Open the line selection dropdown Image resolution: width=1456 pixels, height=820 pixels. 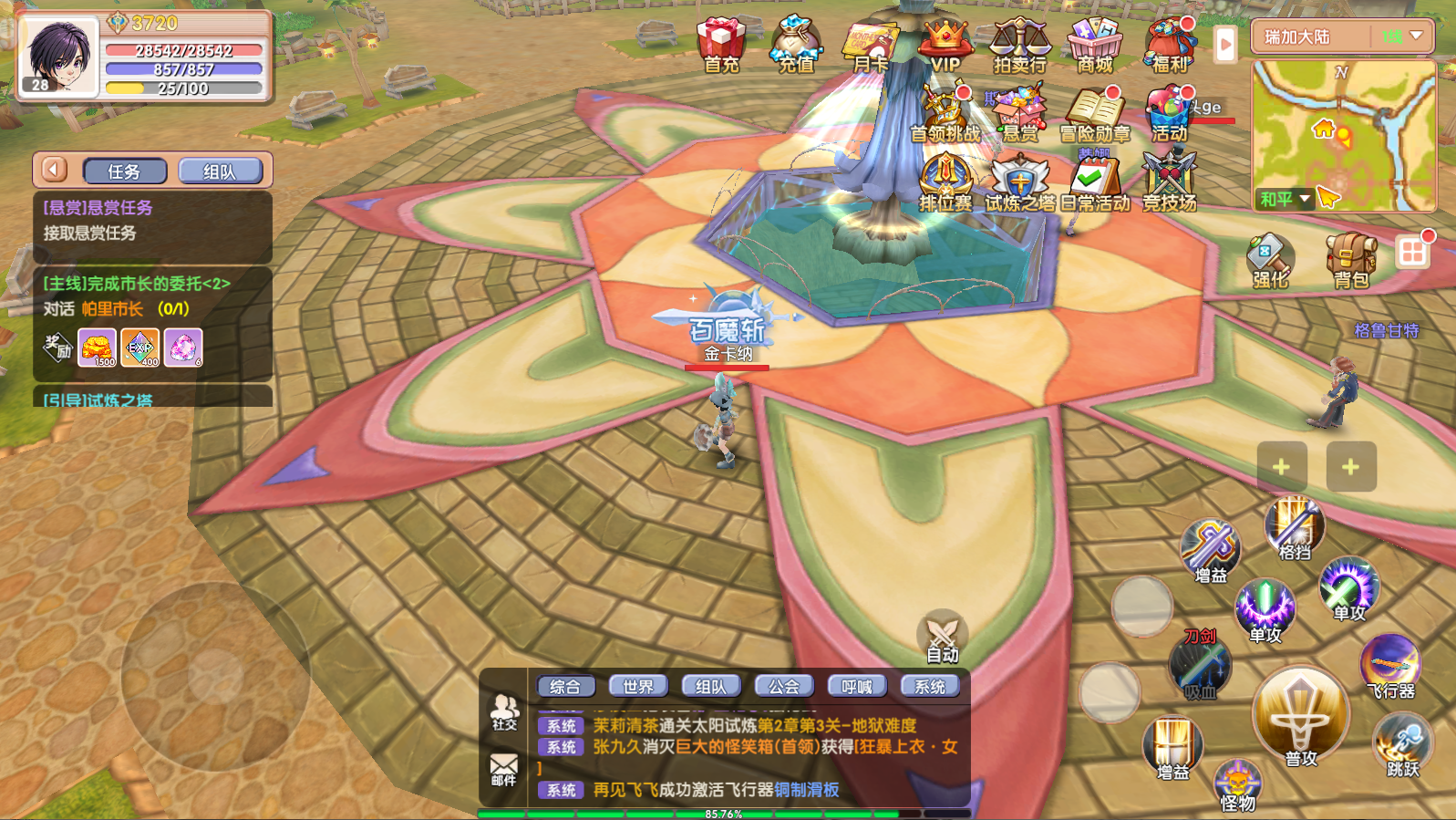[x=1402, y=36]
